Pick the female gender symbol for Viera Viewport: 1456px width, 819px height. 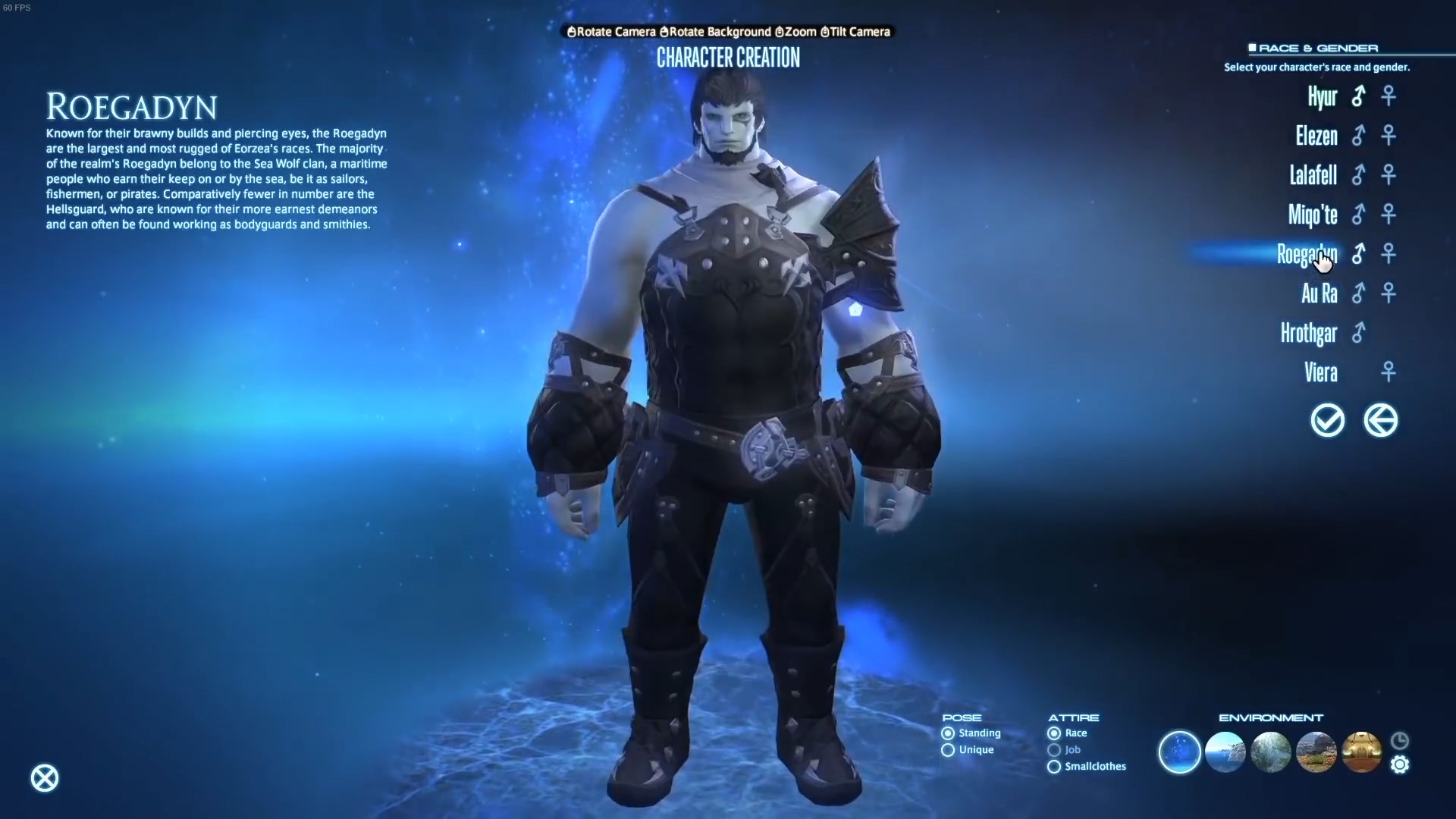coord(1389,372)
